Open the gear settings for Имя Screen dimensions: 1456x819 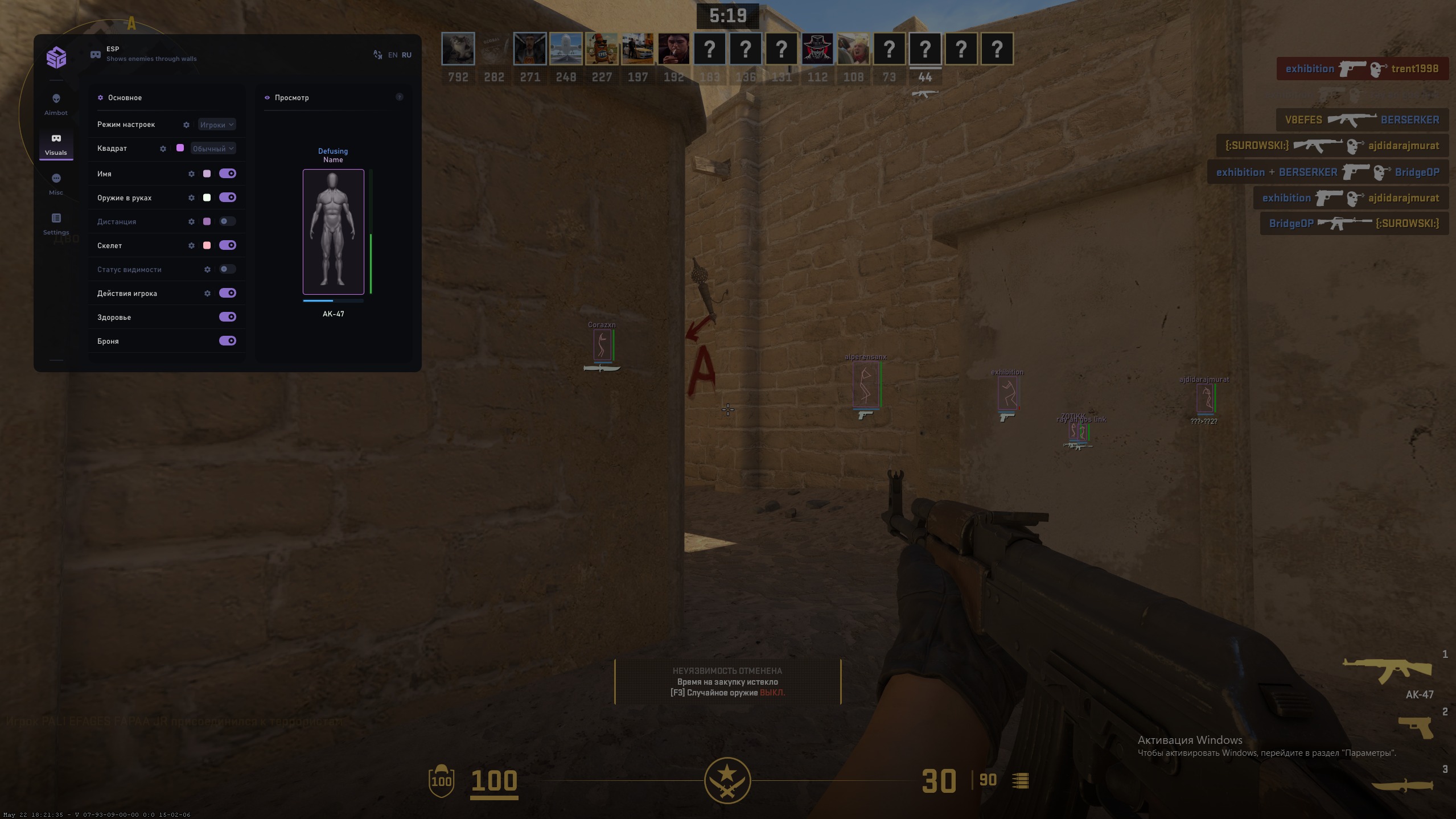tap(192, 174)
